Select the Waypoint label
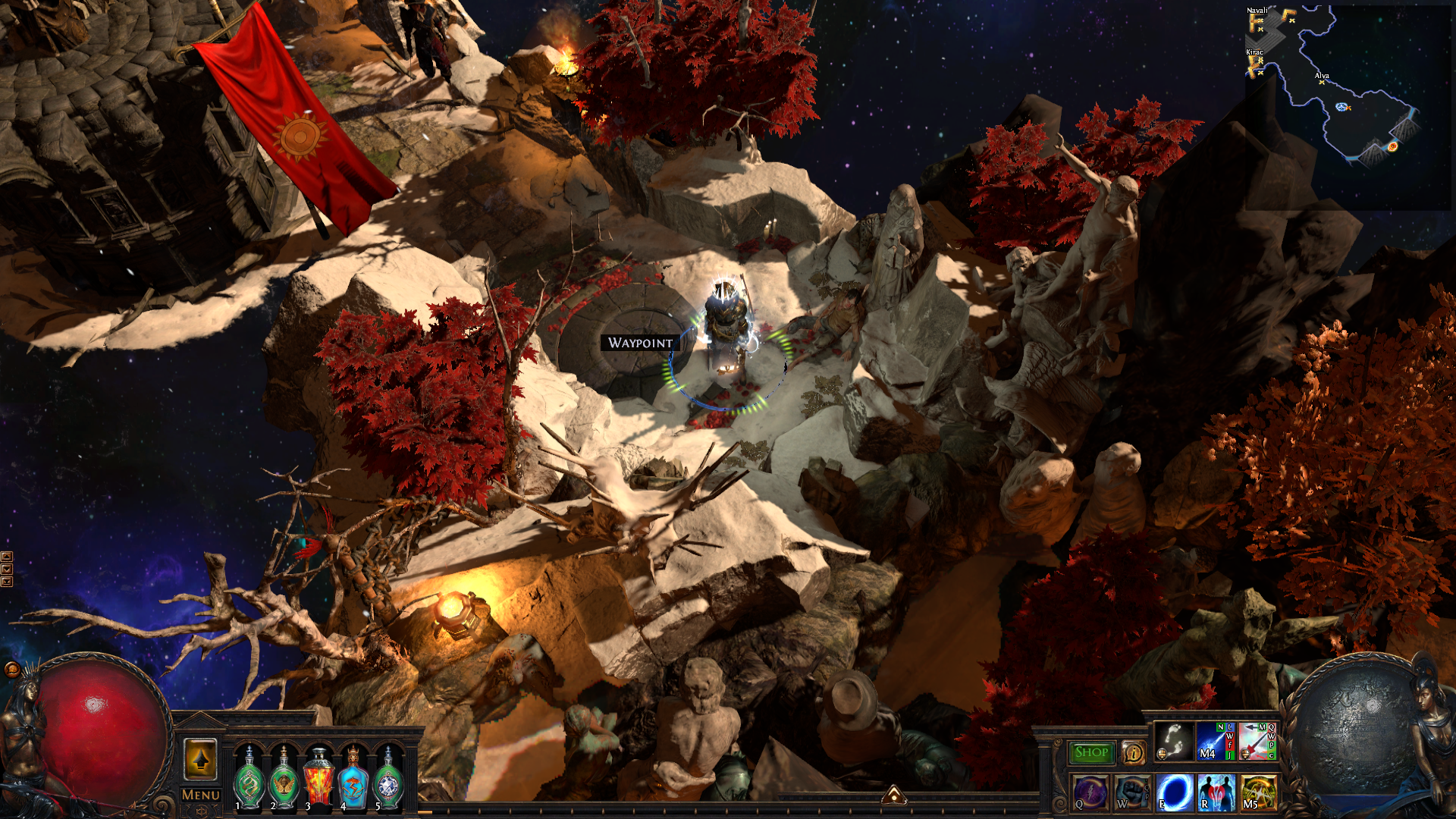The height and width of the screenshot is (819, 1456). pyautogui.click(x=640, y=343)
